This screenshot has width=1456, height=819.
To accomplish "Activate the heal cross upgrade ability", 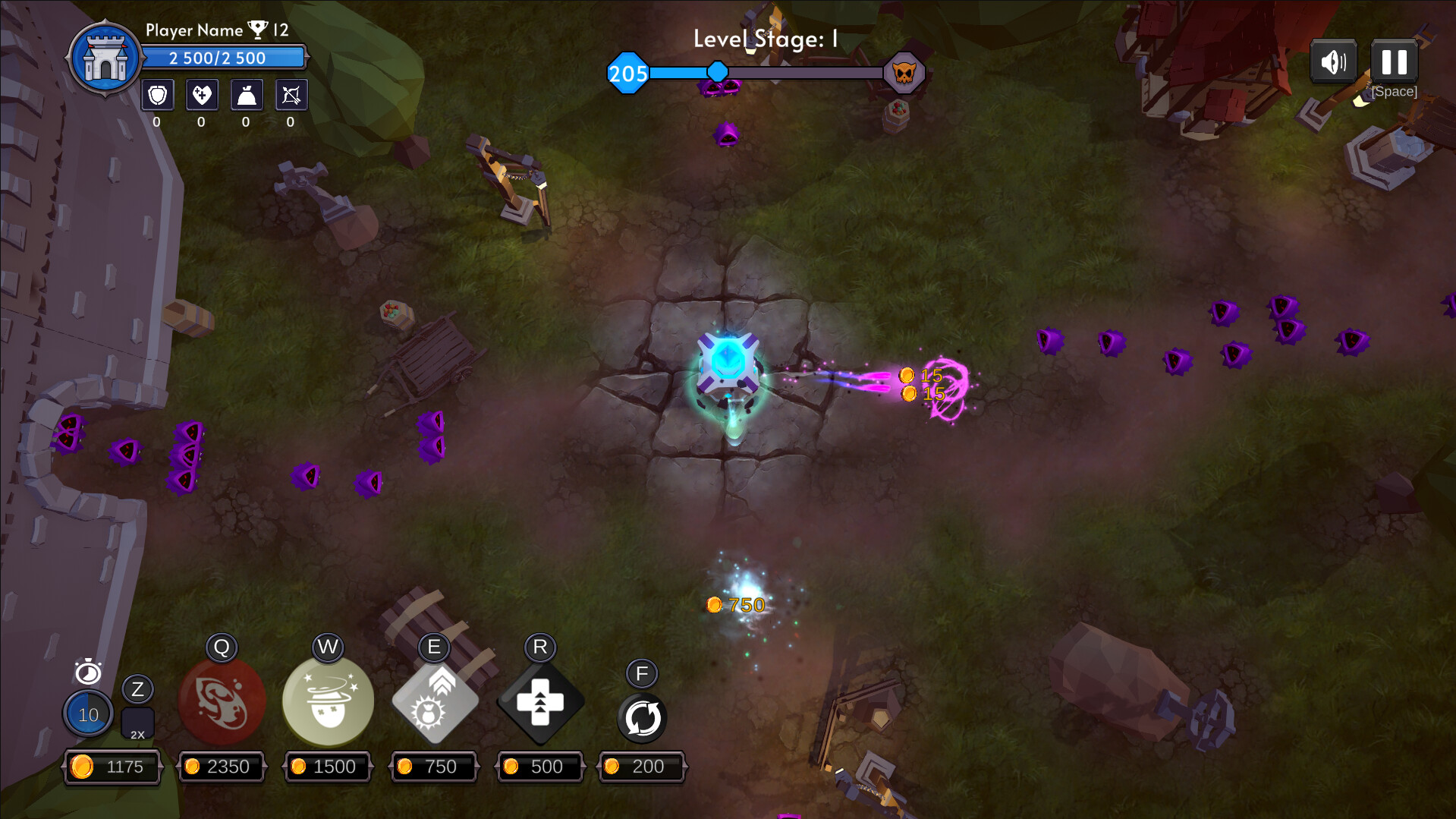I will pyautogui.click(x=540, y=703).
